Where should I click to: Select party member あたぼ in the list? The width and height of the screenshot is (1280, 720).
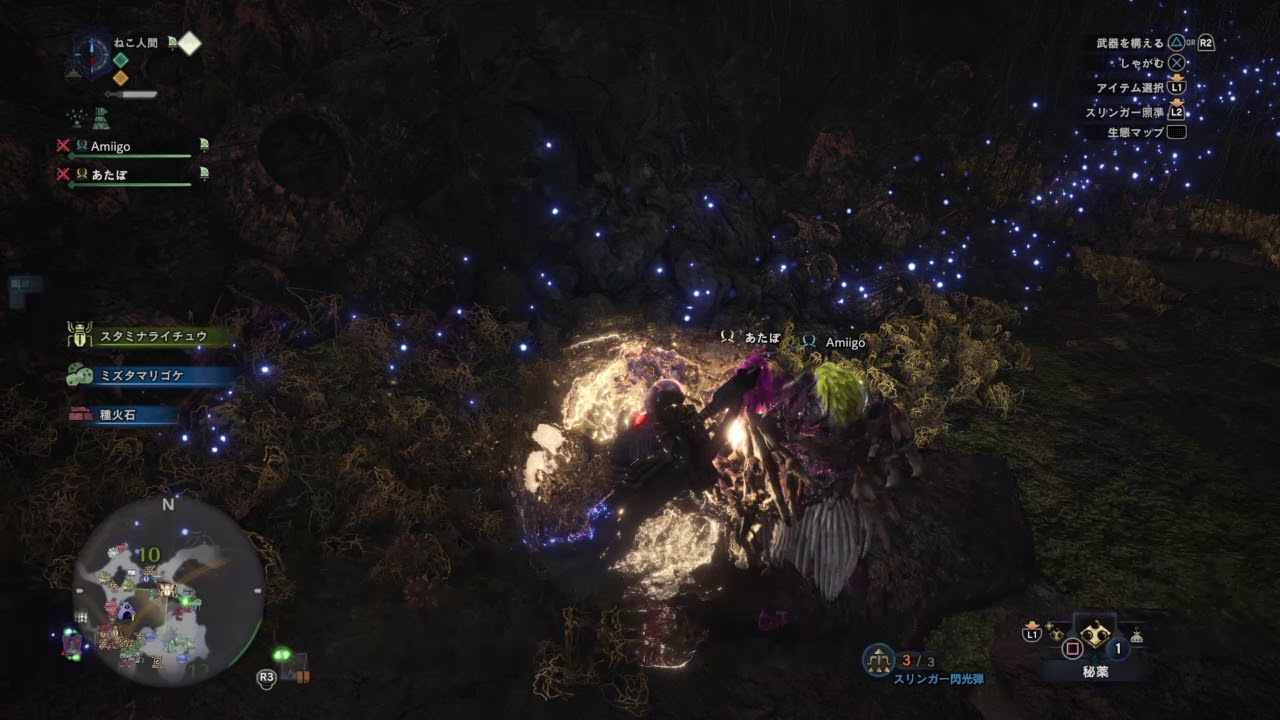[108, 174]
